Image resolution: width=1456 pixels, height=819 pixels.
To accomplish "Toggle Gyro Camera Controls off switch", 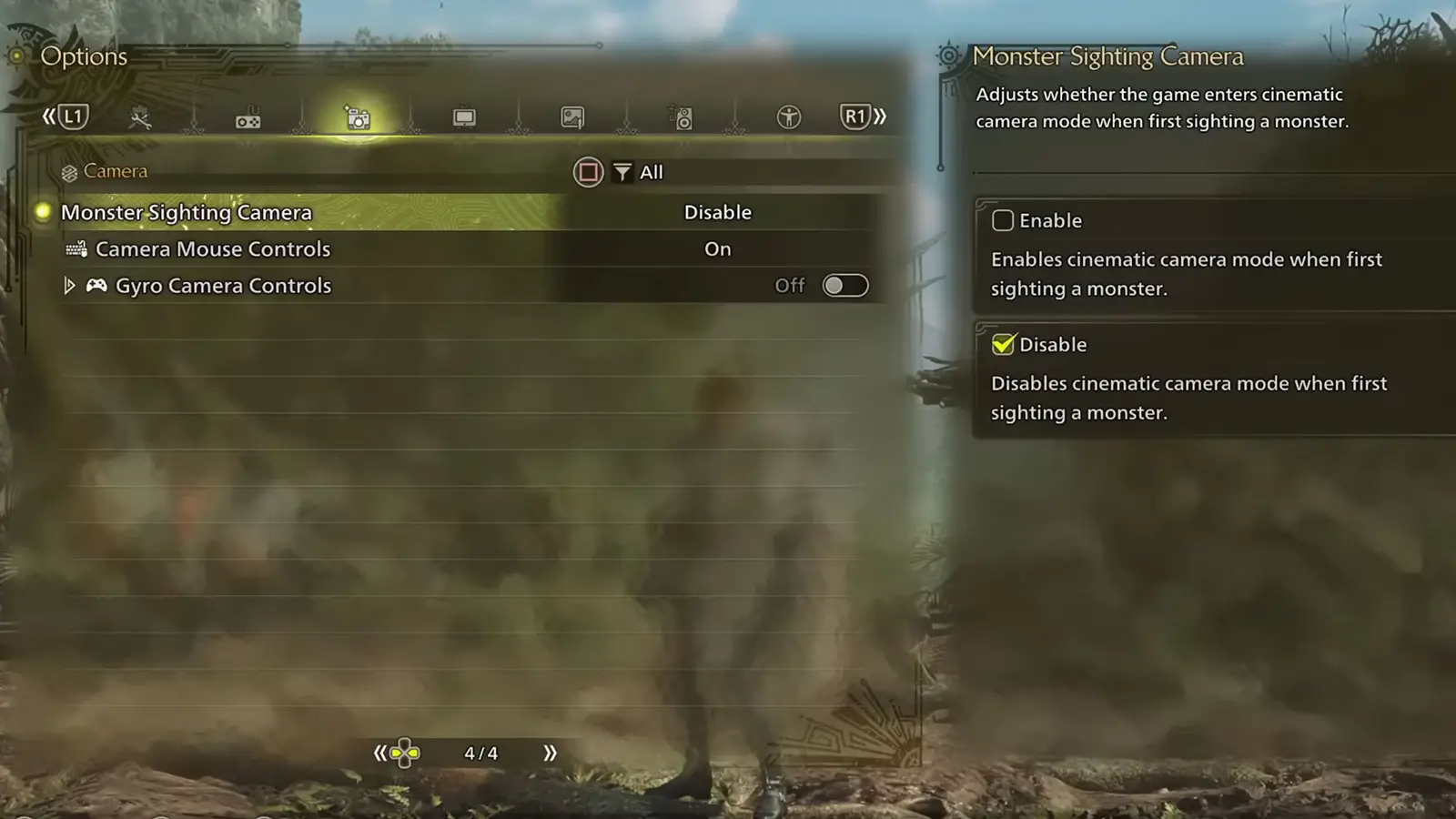I will point(844,285).
